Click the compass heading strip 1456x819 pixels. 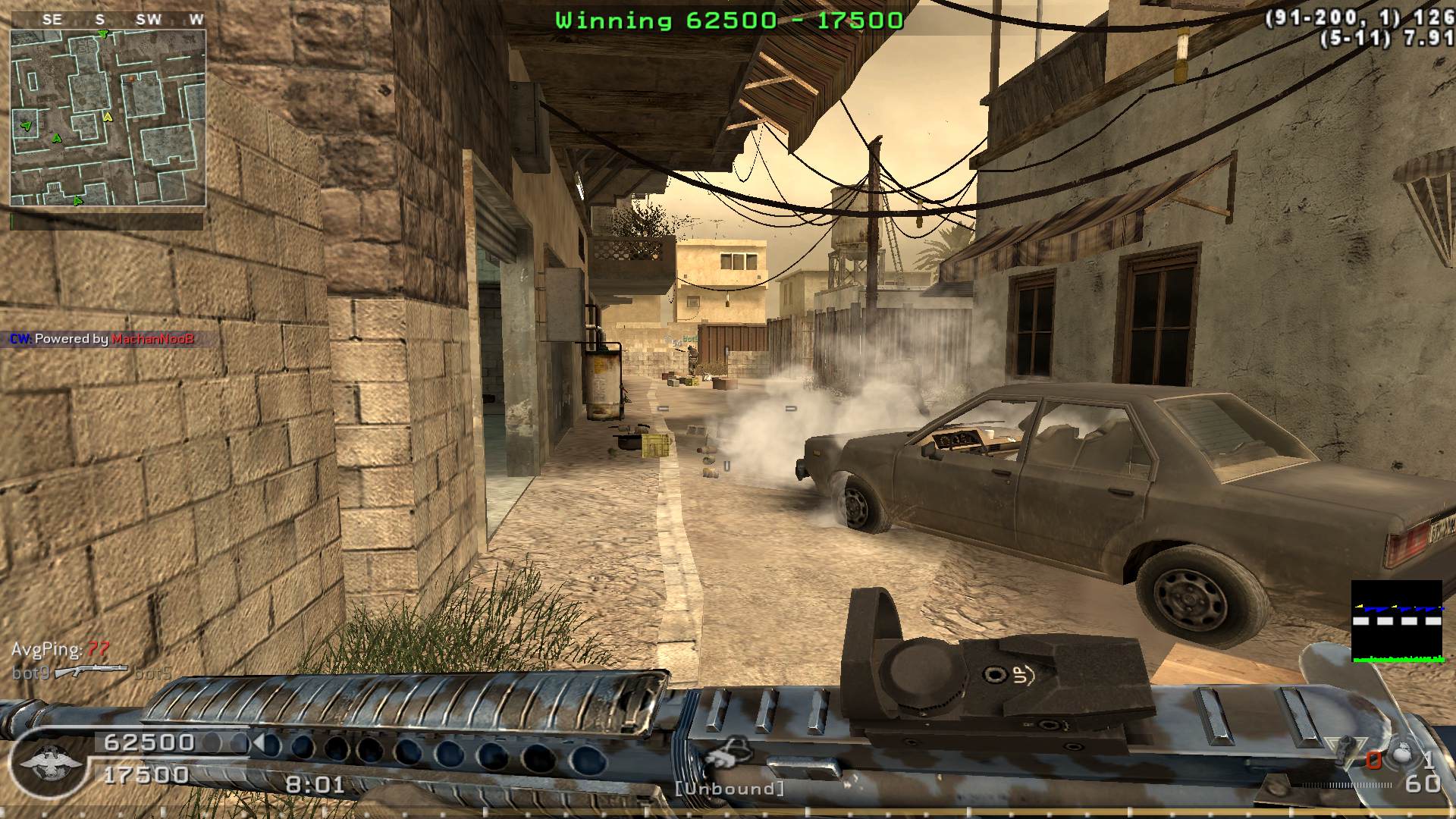tap(108, 20)
